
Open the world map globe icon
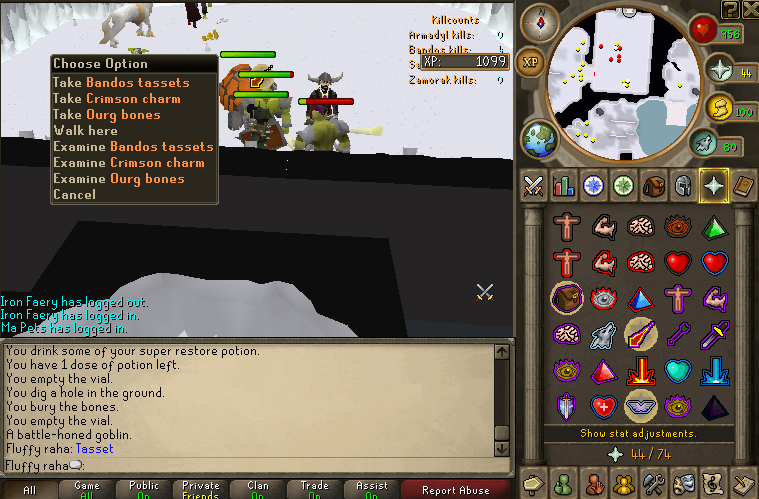539,136
